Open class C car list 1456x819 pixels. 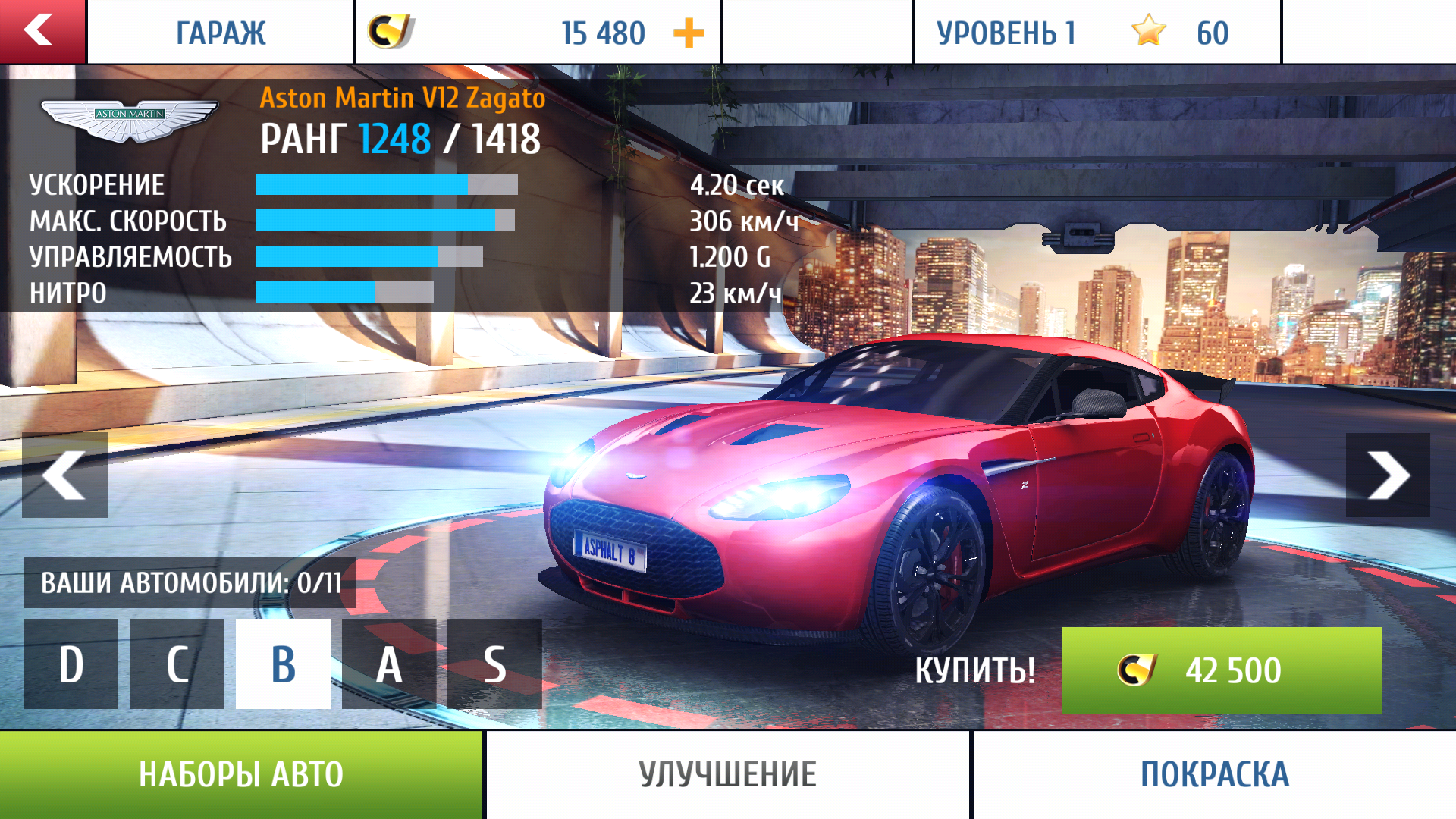[x=177, y=664]
